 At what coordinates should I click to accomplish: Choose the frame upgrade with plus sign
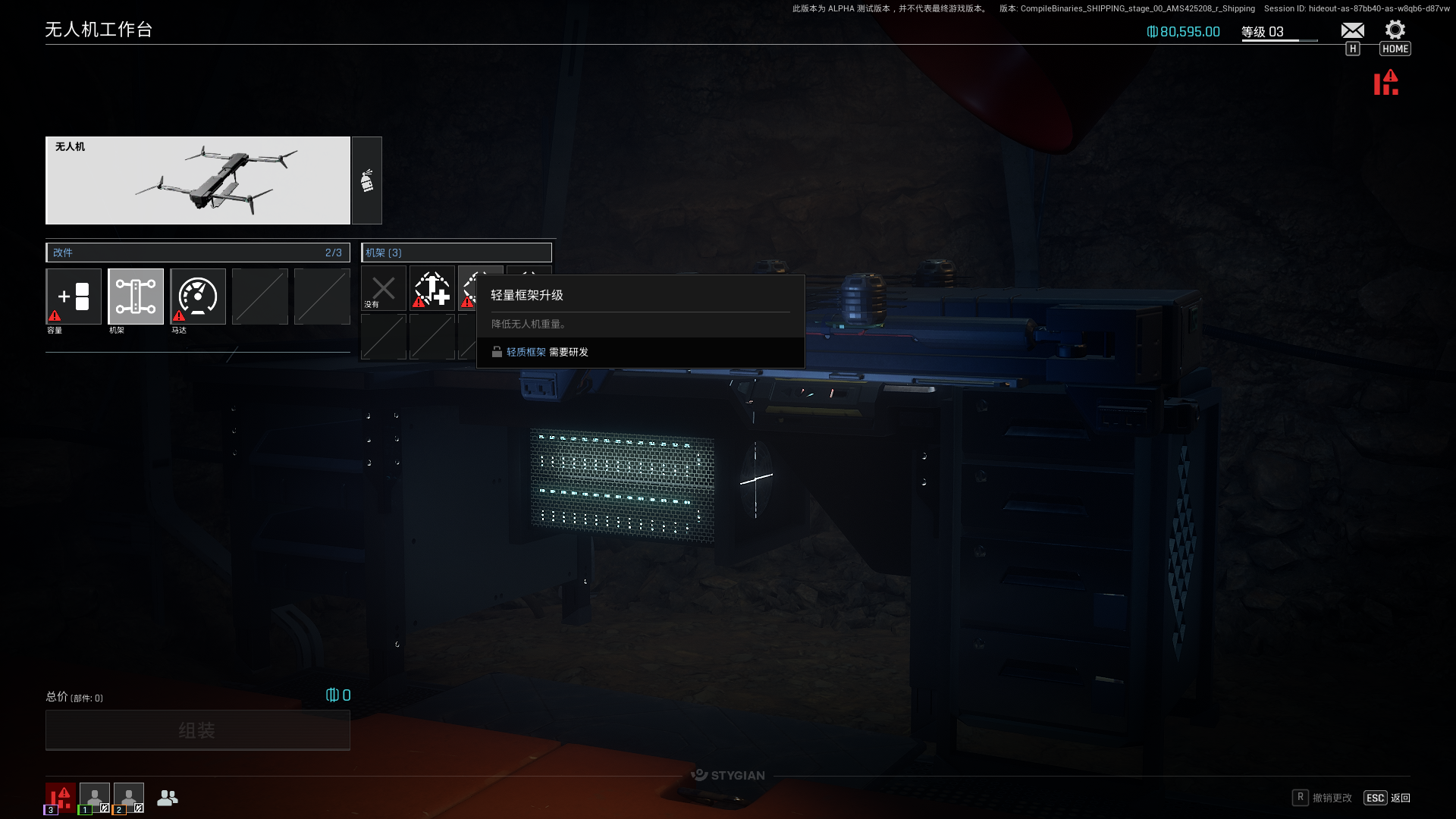pyautogui.click(x=432, y=289)
